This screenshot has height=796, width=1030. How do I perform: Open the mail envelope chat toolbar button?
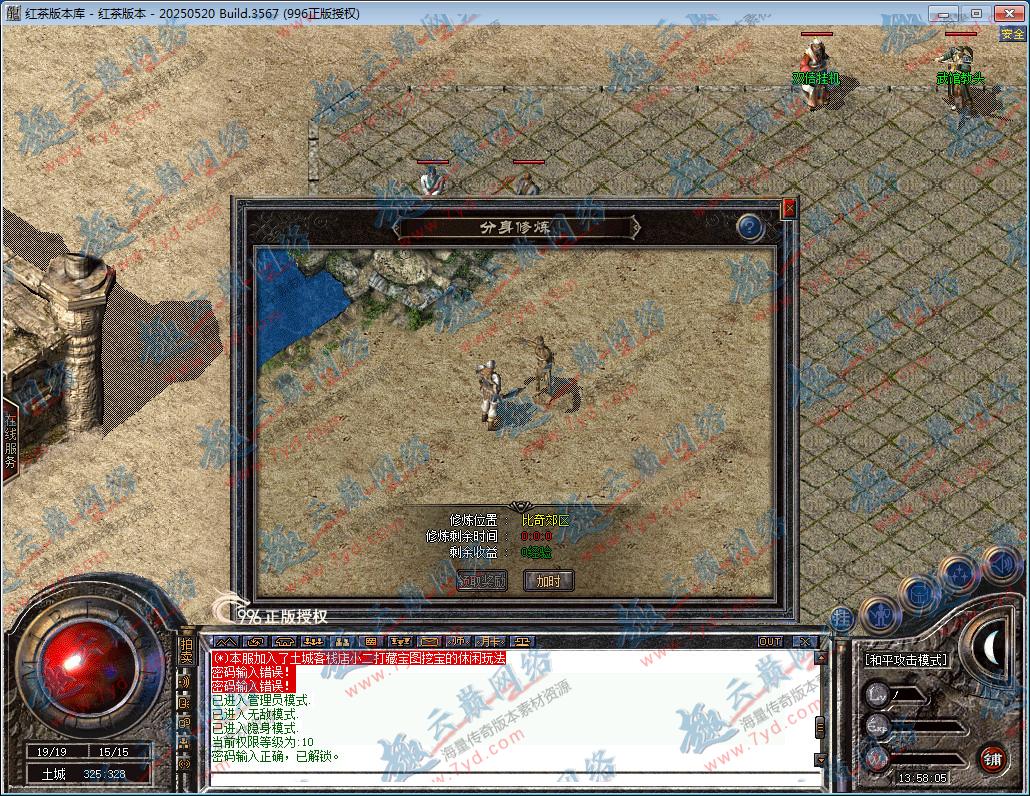tap(428, 641)
